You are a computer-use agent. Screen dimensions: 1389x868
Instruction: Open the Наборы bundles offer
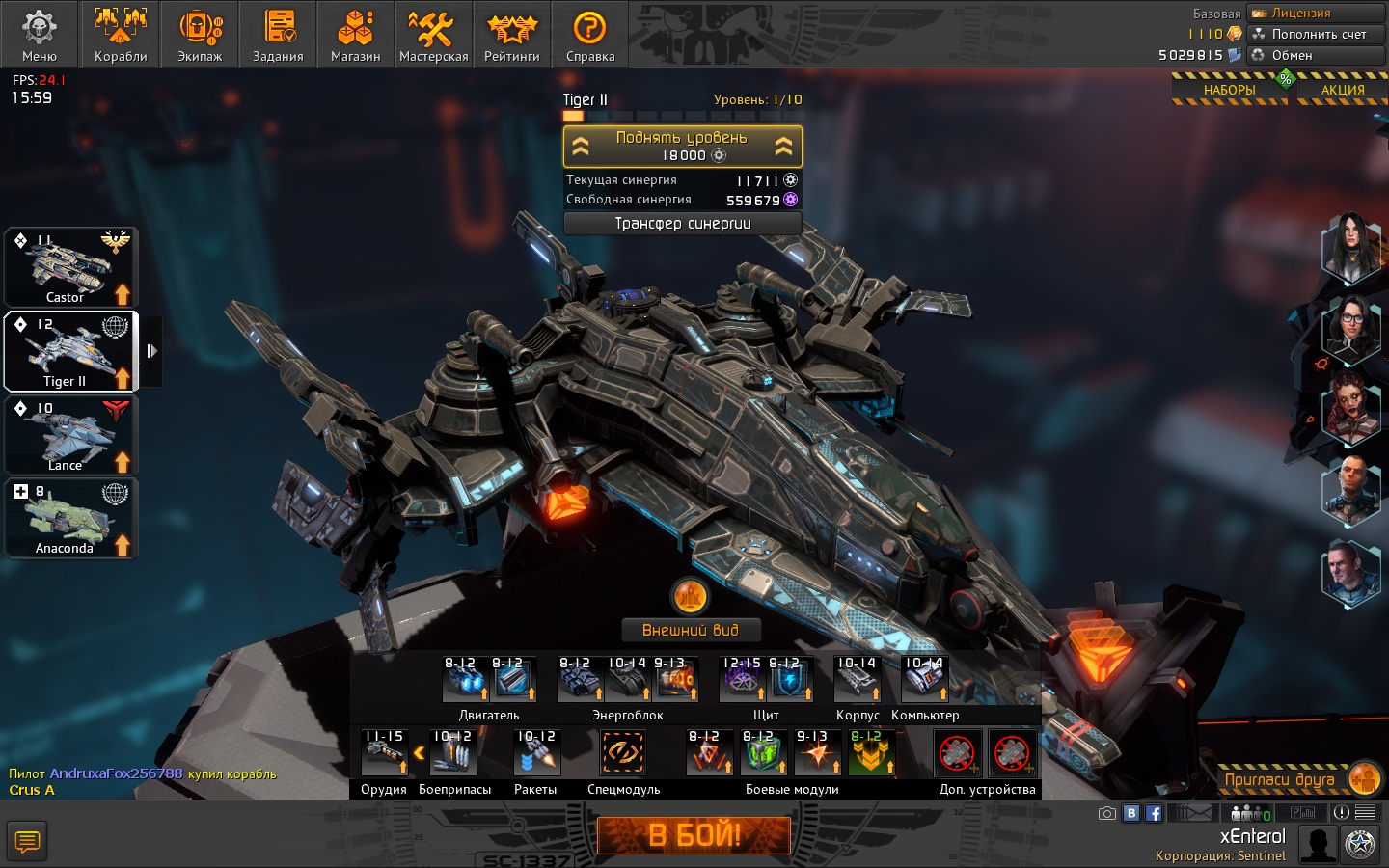pos(1229,90)
